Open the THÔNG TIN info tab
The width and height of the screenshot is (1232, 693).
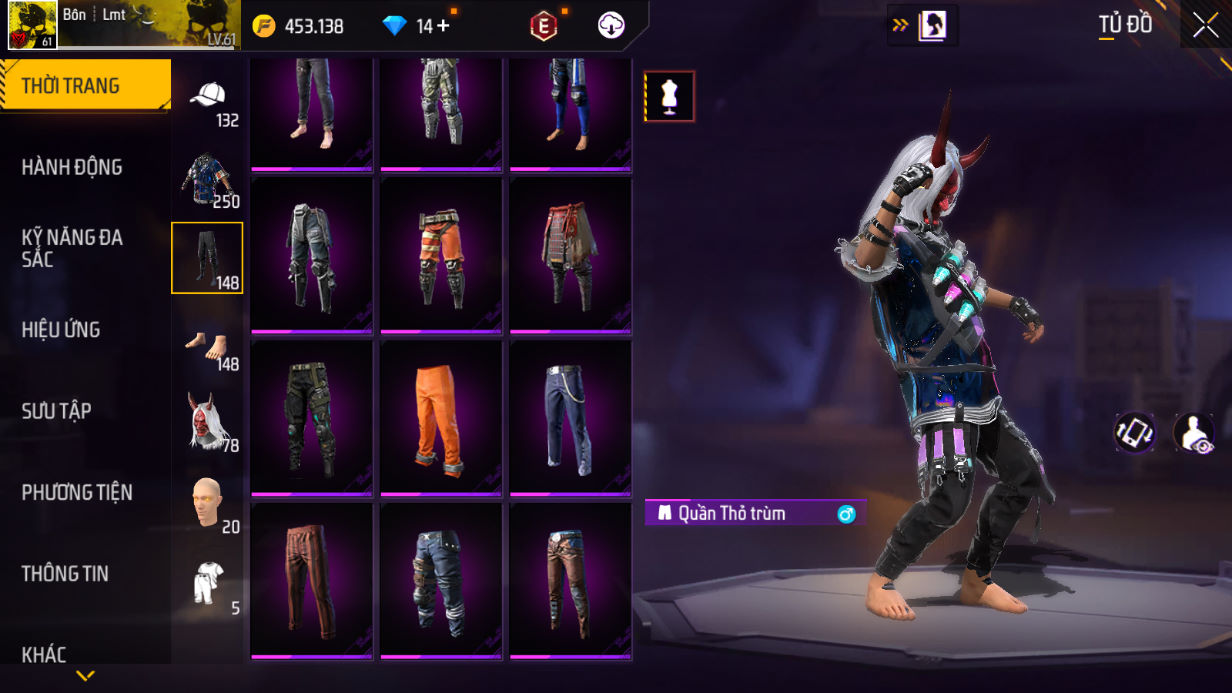point(65,573)
